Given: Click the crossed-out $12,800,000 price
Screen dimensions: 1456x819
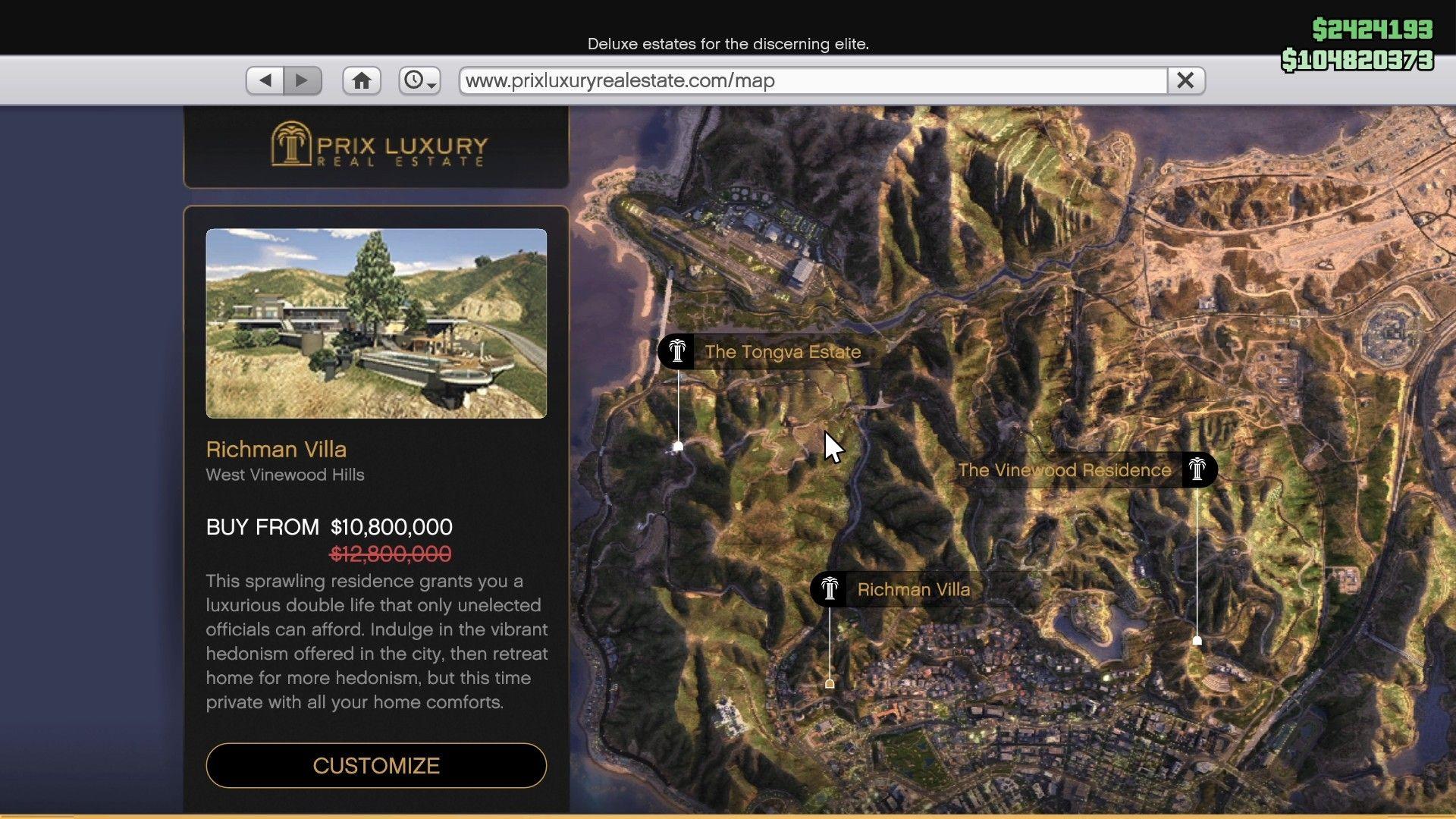Looking at the screenshot, I should (x=390, y=554).
